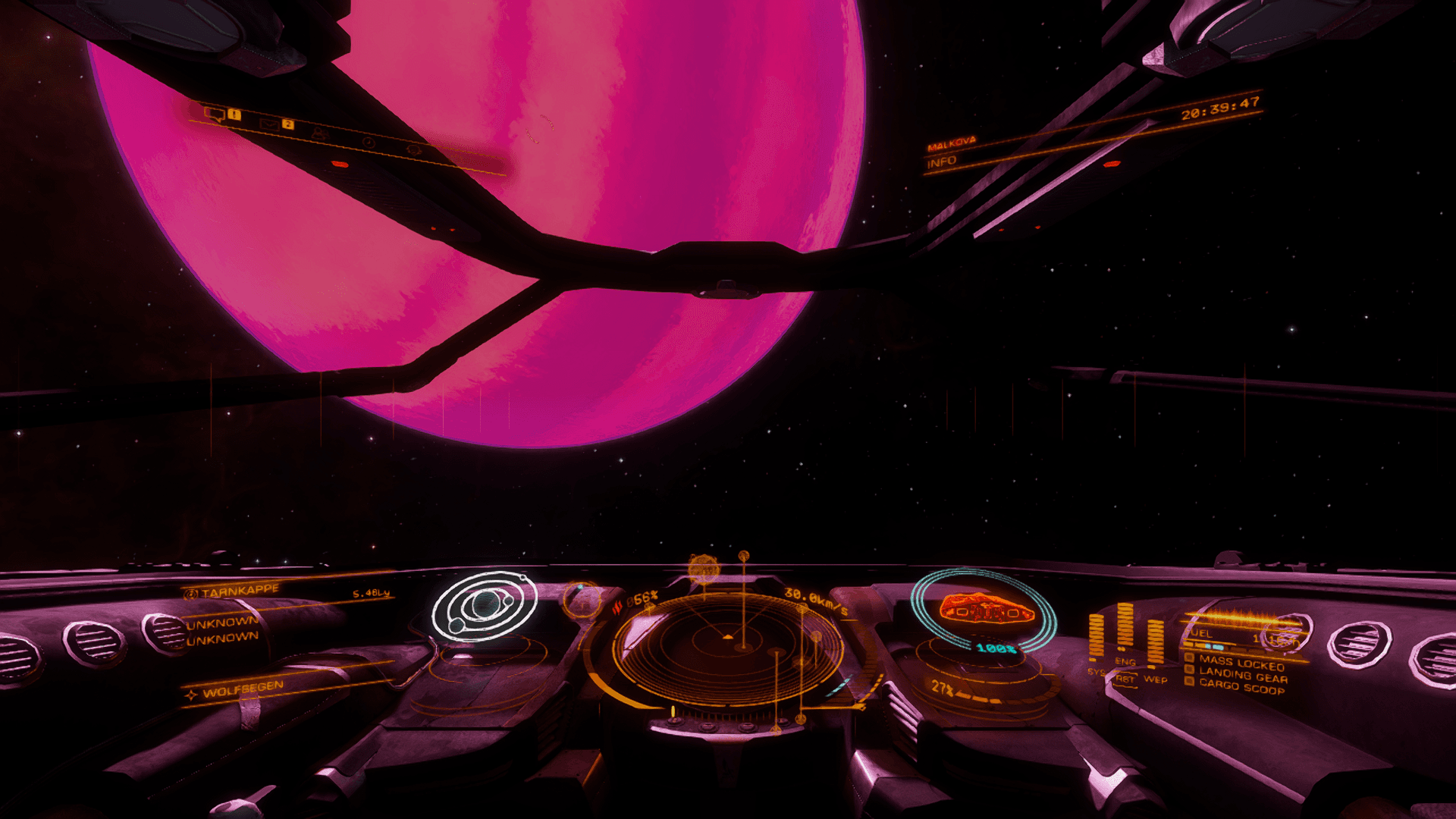Open the envelope inbox icon
Image resolution: width=1456 pixels, height=819 pixels.
[269, 124]
